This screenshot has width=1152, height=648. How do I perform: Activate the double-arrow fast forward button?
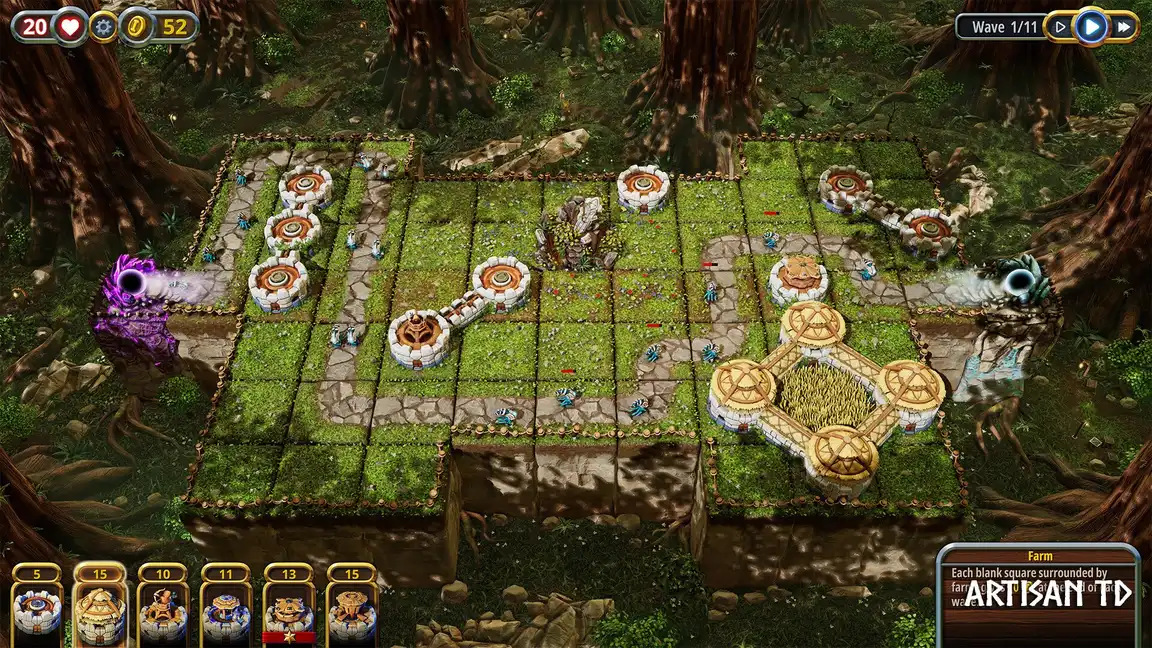click(x=1124, y=27)
